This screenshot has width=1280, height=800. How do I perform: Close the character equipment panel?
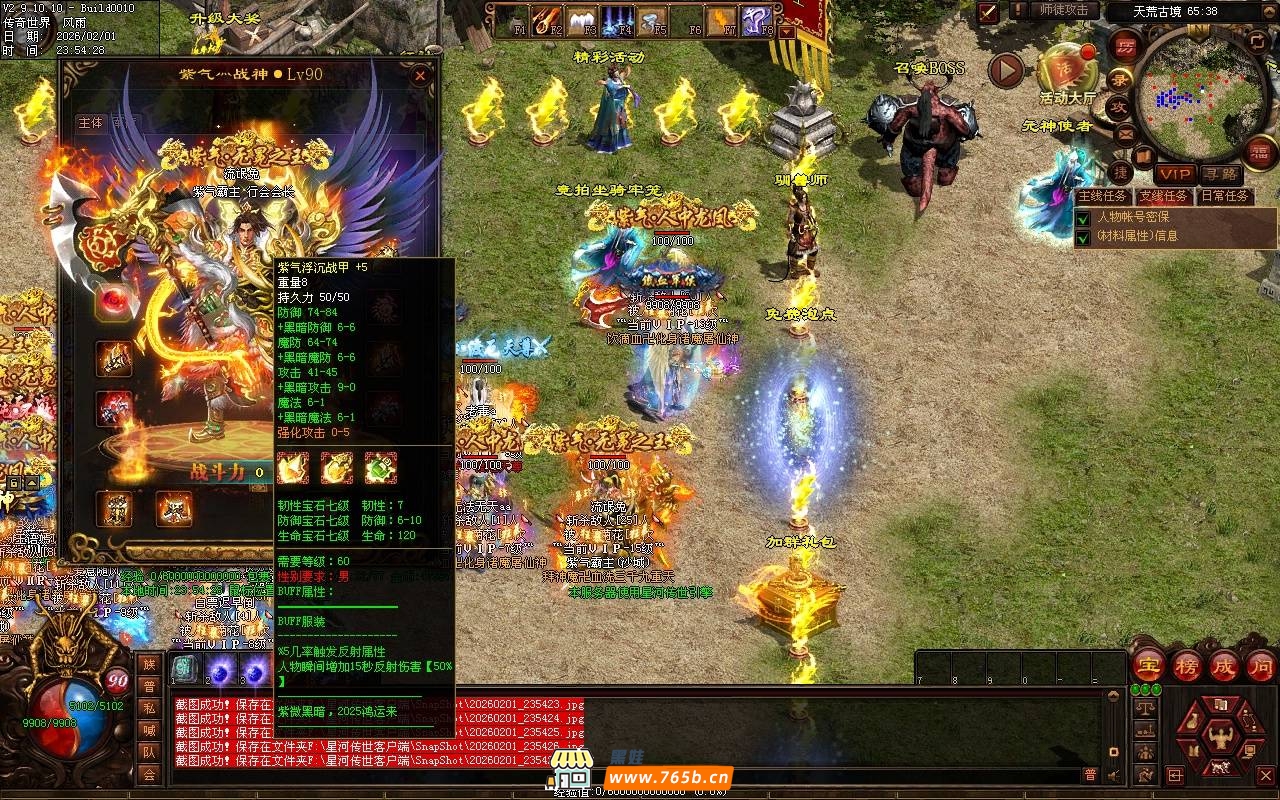point(420,75)
